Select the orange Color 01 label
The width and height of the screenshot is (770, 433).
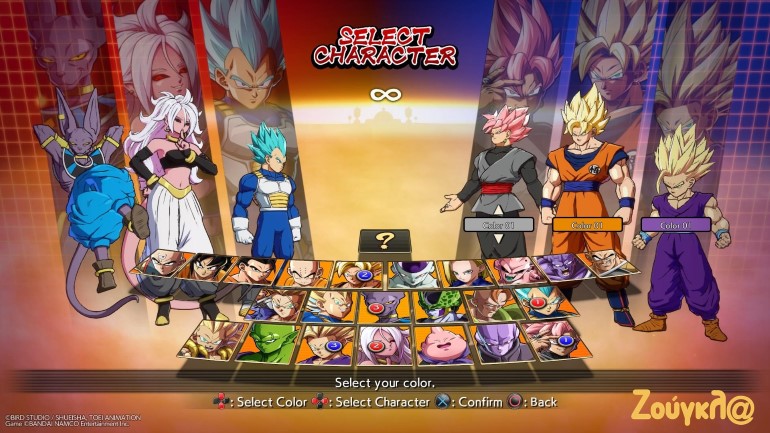click(585, 224)
